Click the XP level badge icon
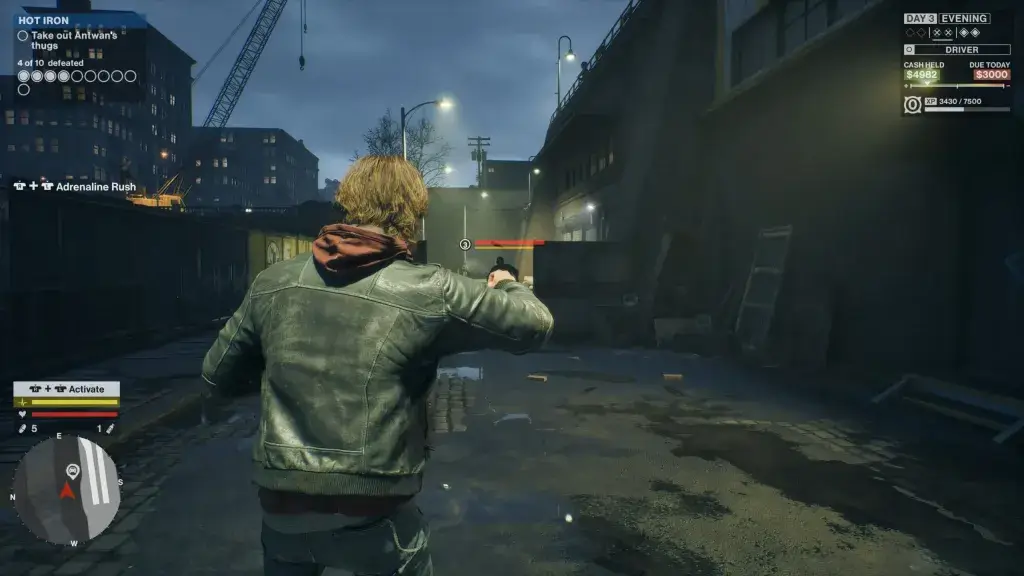This screenshot has height=576, width=1024. pos(912,104)
